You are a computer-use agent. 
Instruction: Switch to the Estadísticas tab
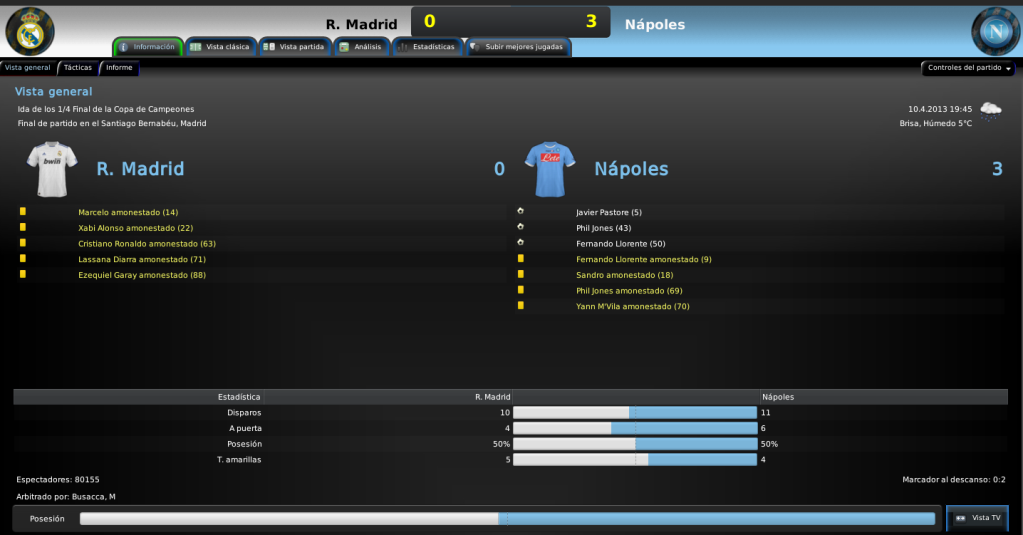427,47
